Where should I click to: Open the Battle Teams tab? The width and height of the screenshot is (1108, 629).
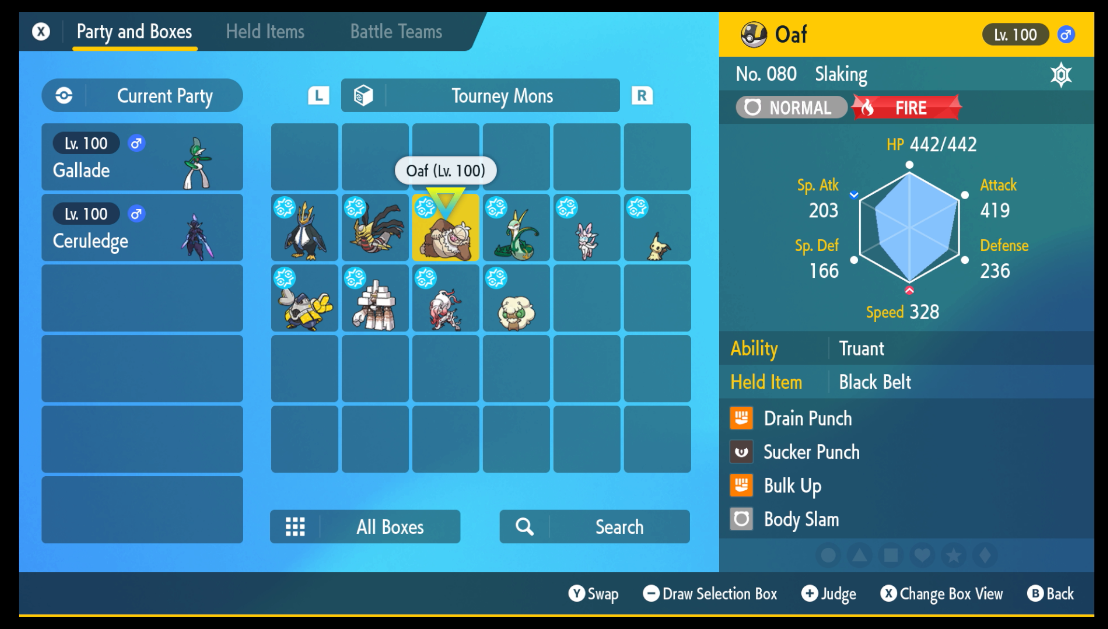click(396, 32)
